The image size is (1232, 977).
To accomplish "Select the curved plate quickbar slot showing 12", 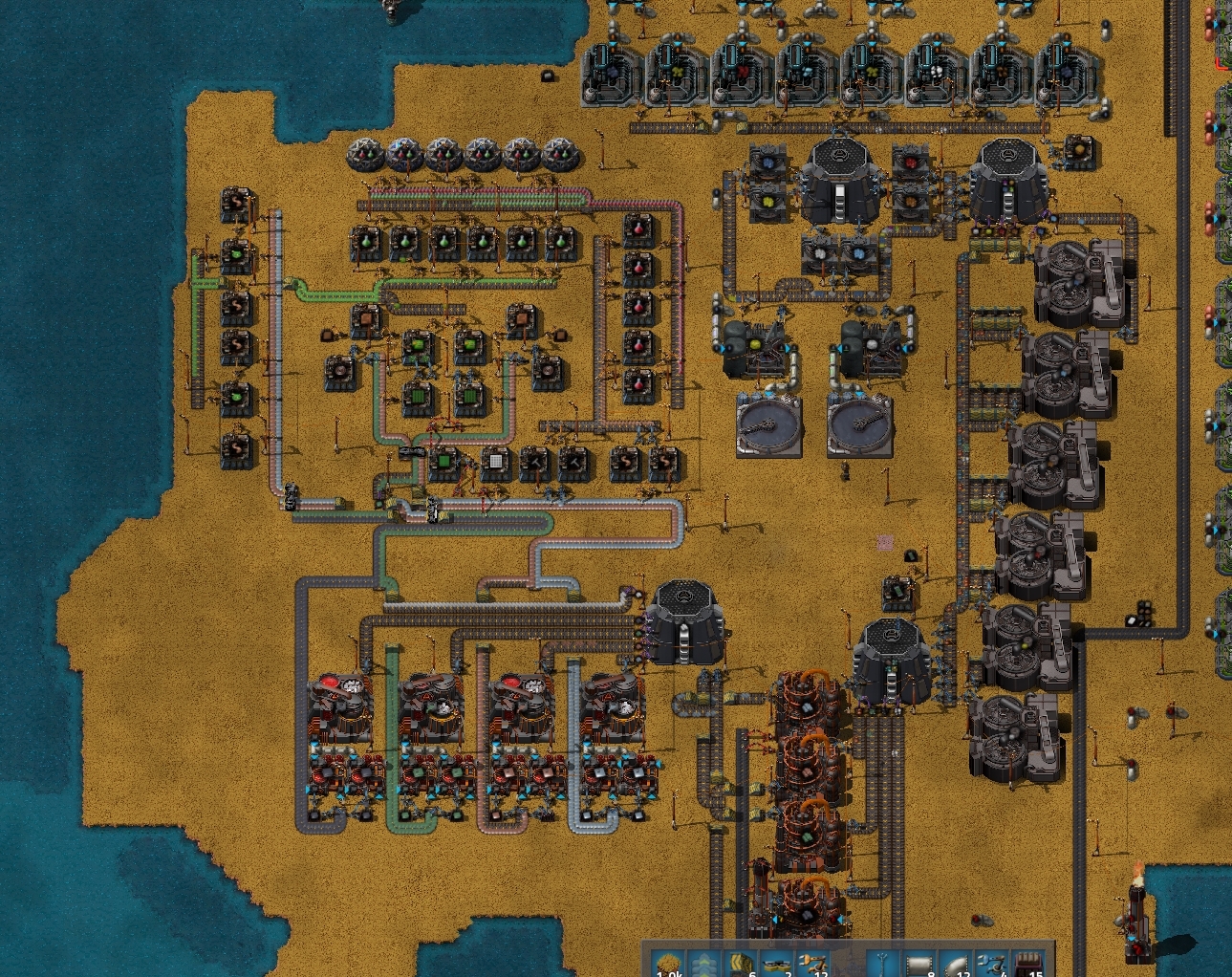I will point(956,964).
